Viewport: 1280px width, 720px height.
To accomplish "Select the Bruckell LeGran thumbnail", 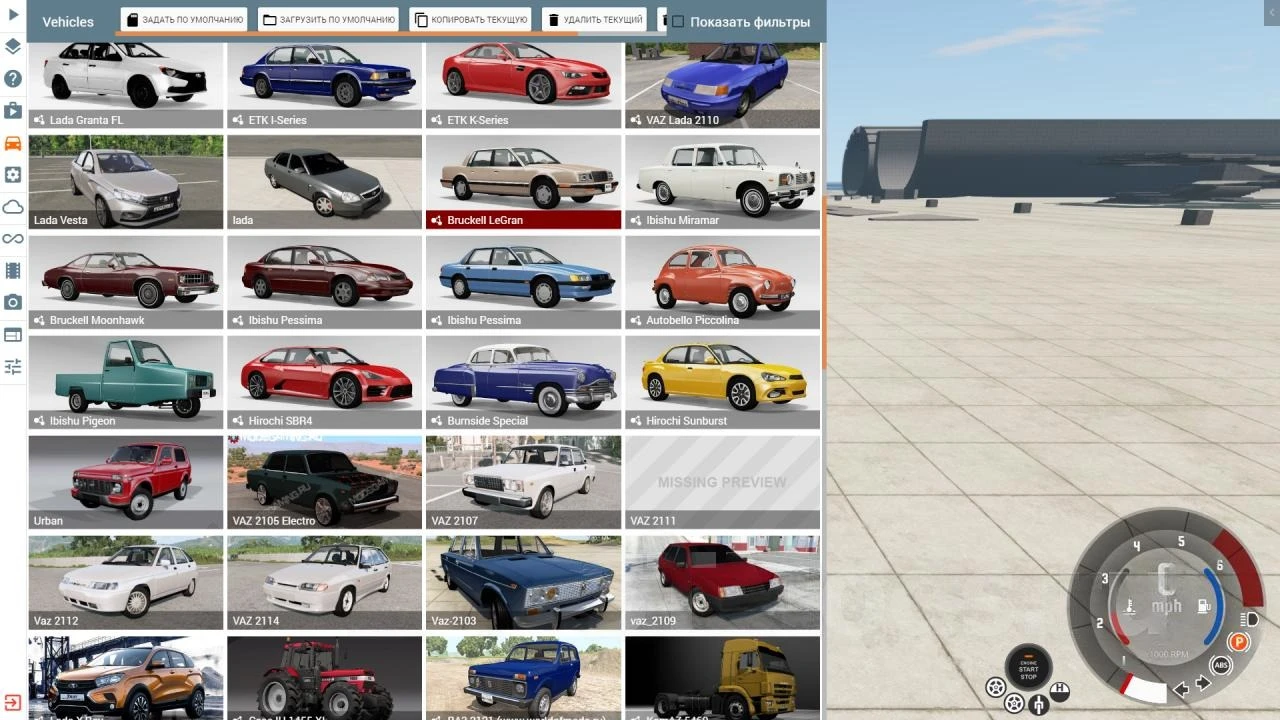I will tap(523, 180).
